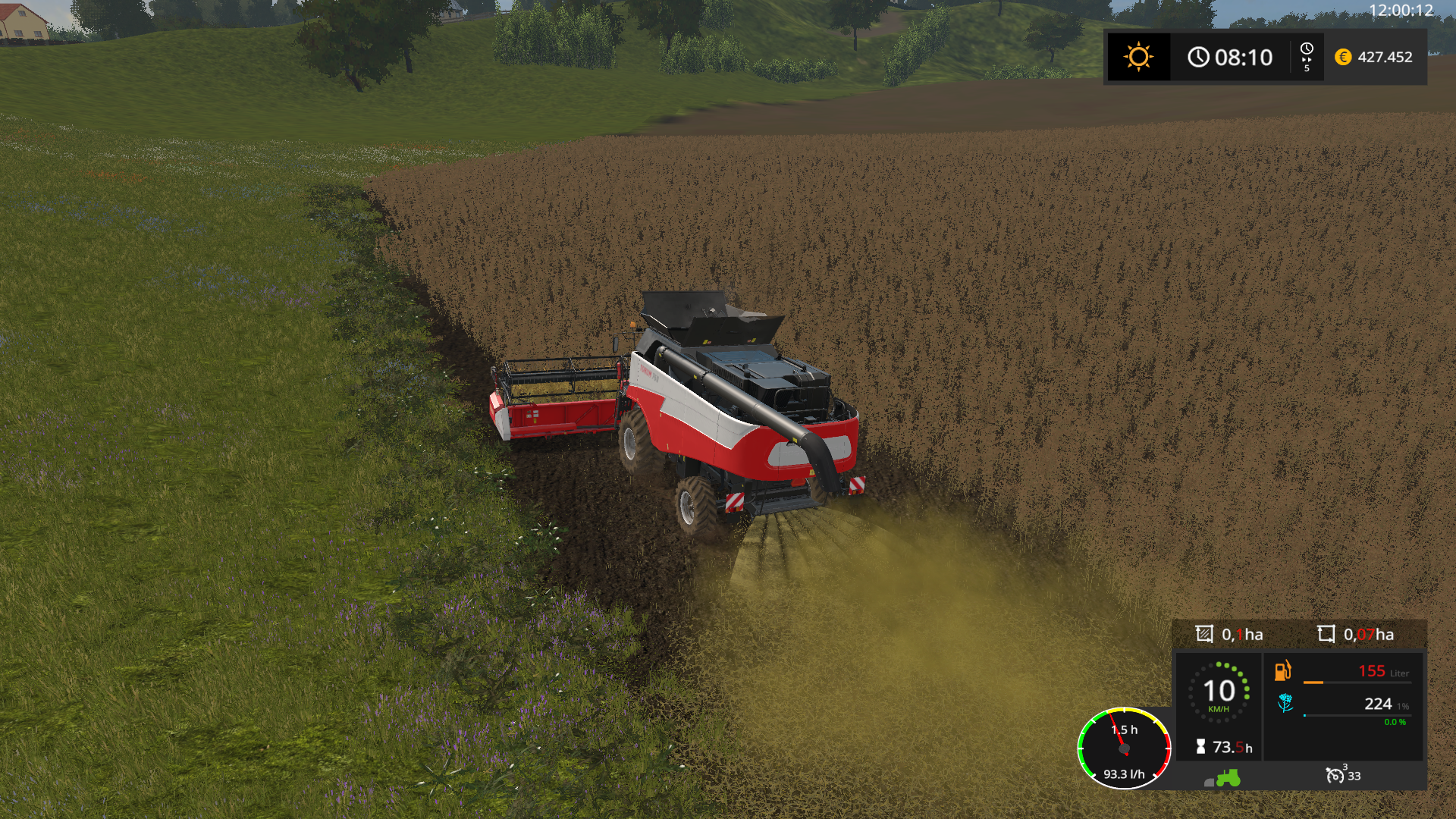Click the euro coin money icon

click(x=1343, y=57)
